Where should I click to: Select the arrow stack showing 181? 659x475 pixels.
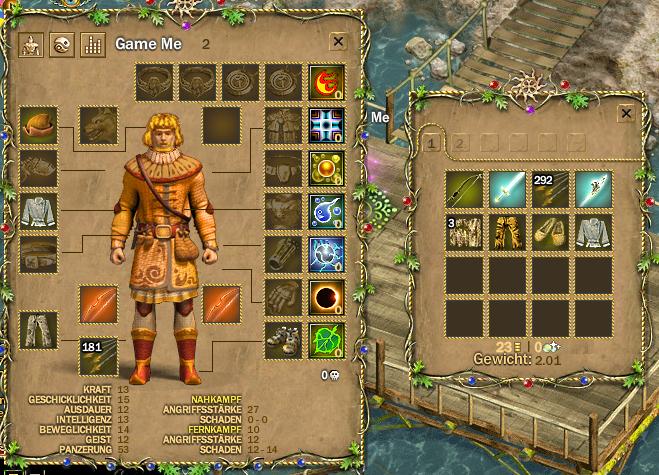tap(98, 356)
